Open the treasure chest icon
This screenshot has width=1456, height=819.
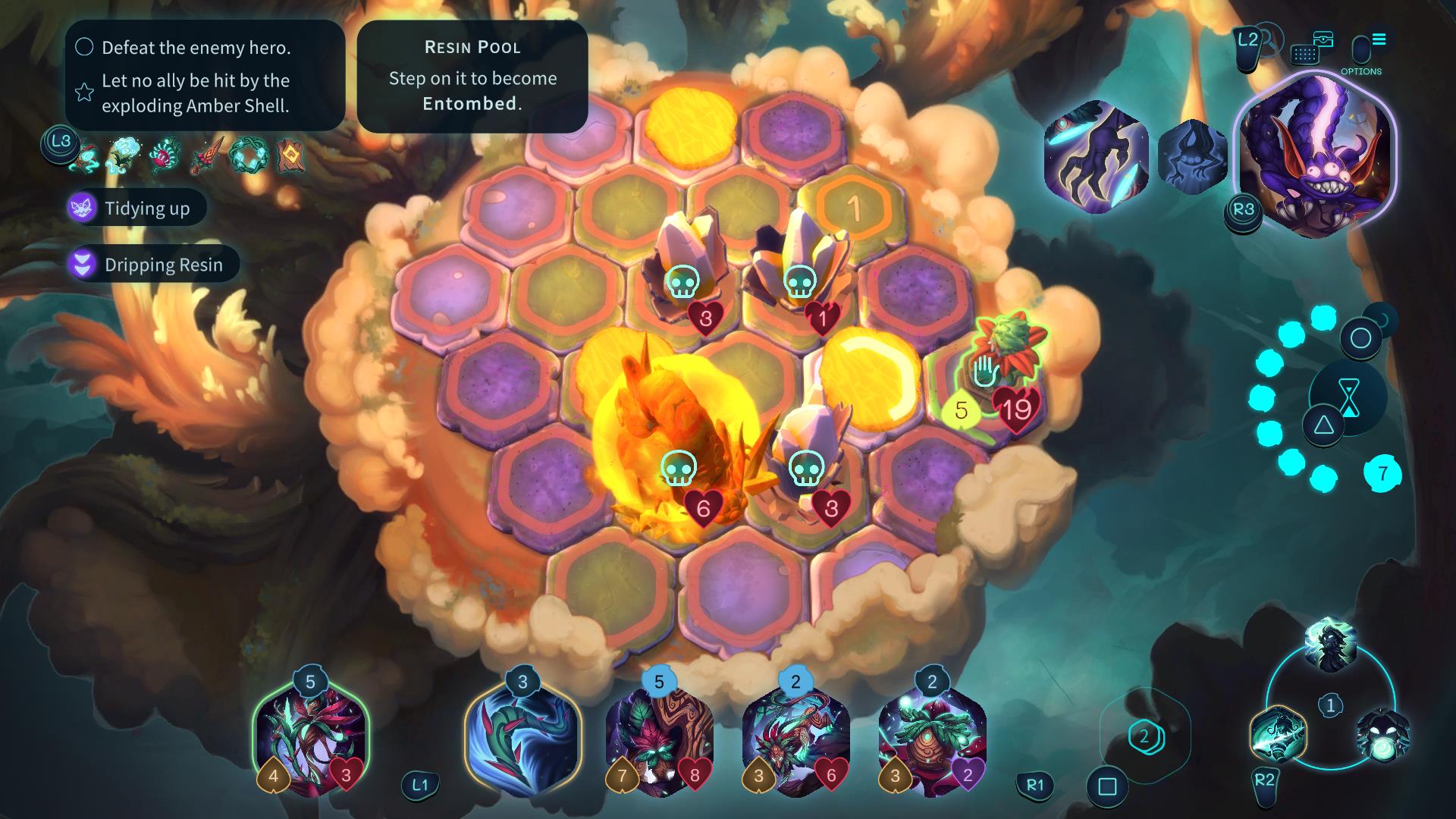click(x=1323, y=39)
